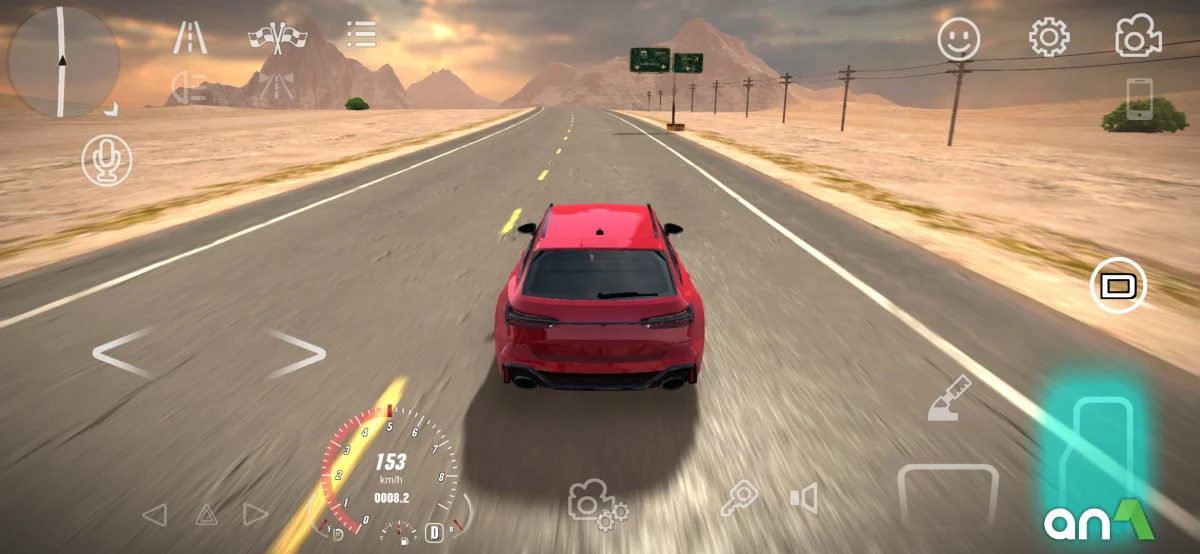Steer left with the left arrow
Viewport: 1200px width, 554px height.
click(x=121, y=353)
